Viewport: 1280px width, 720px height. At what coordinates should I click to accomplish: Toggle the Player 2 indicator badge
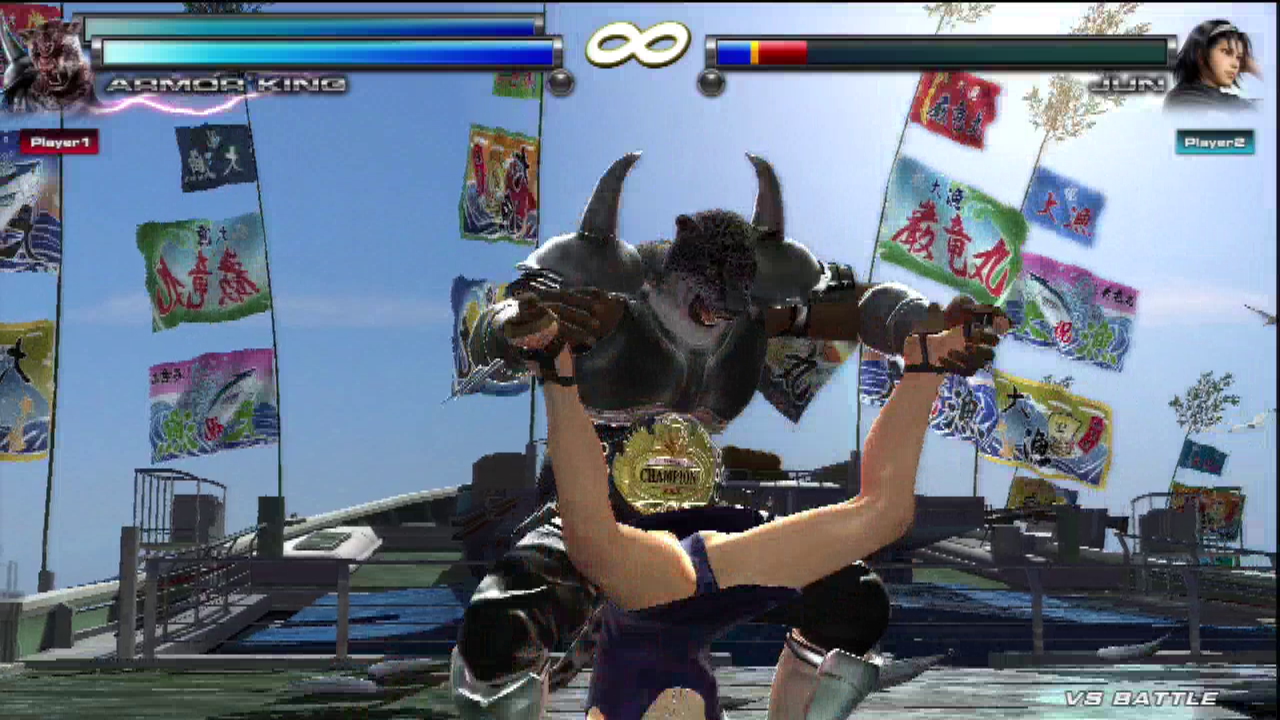[1214, 143]
